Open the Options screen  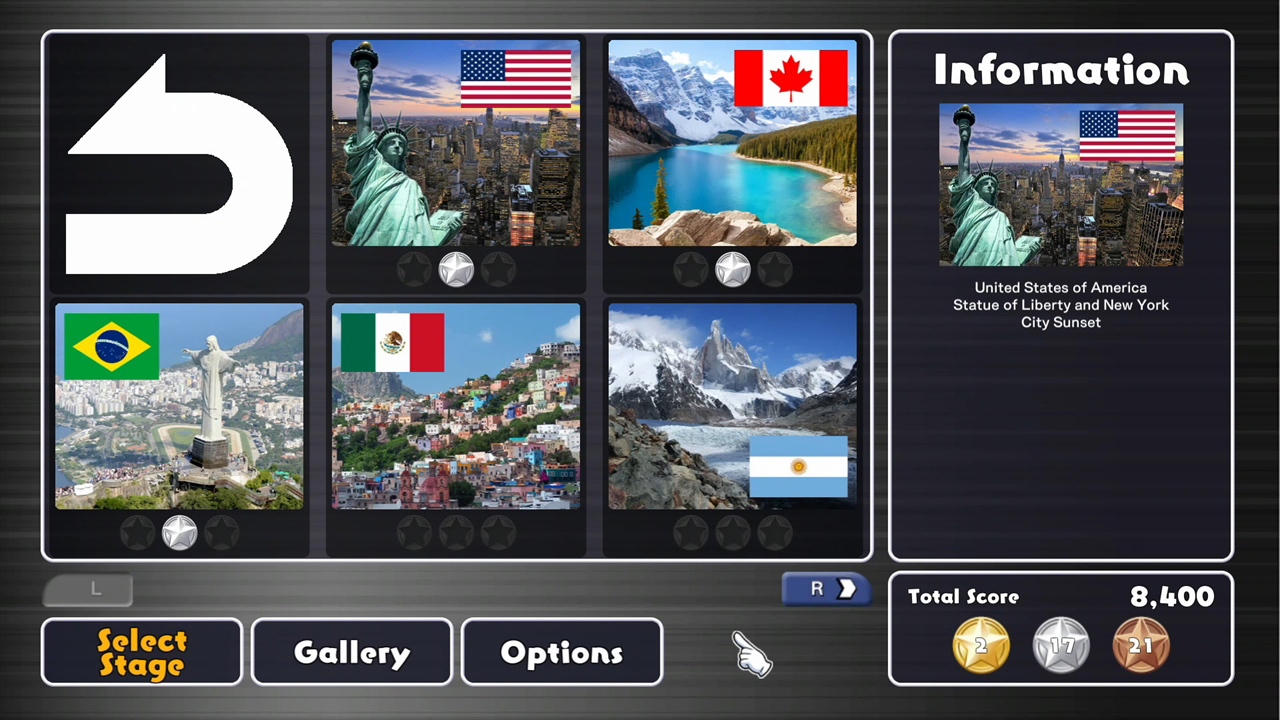[561, 652]
